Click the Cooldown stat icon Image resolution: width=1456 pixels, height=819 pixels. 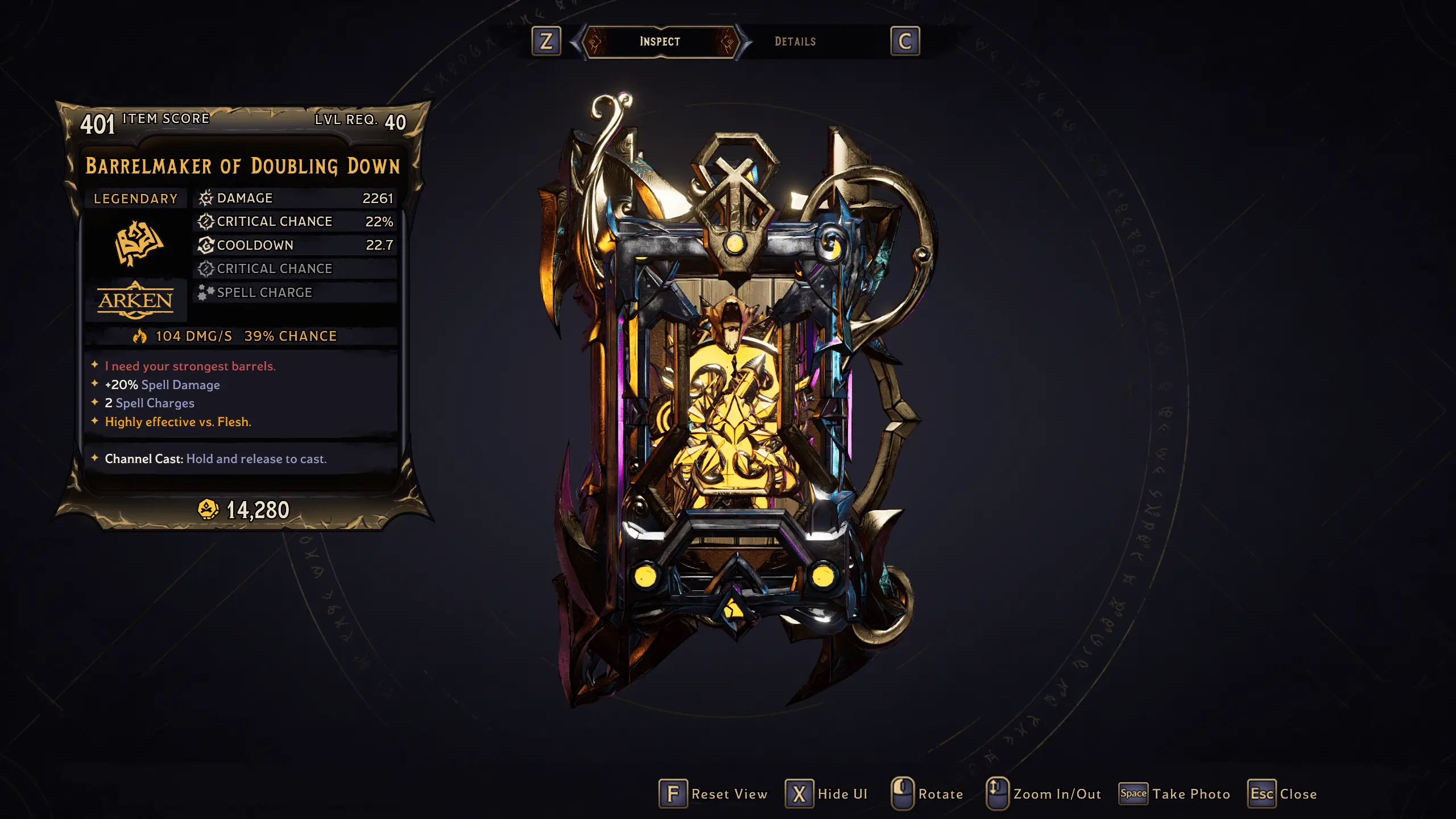[205, 245]
